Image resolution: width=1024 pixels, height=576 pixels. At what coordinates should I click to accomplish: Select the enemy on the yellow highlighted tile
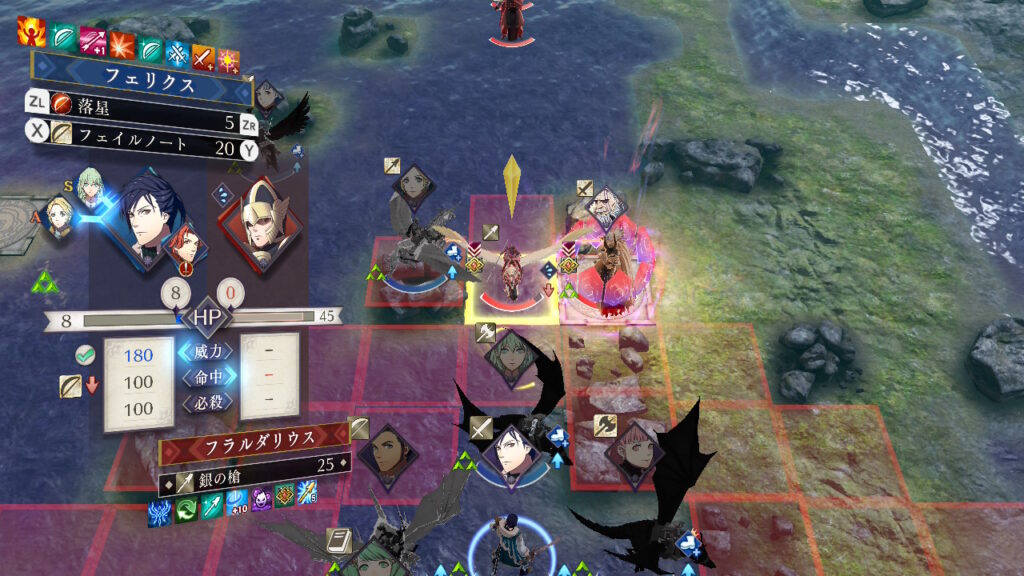tap(510, 268)
